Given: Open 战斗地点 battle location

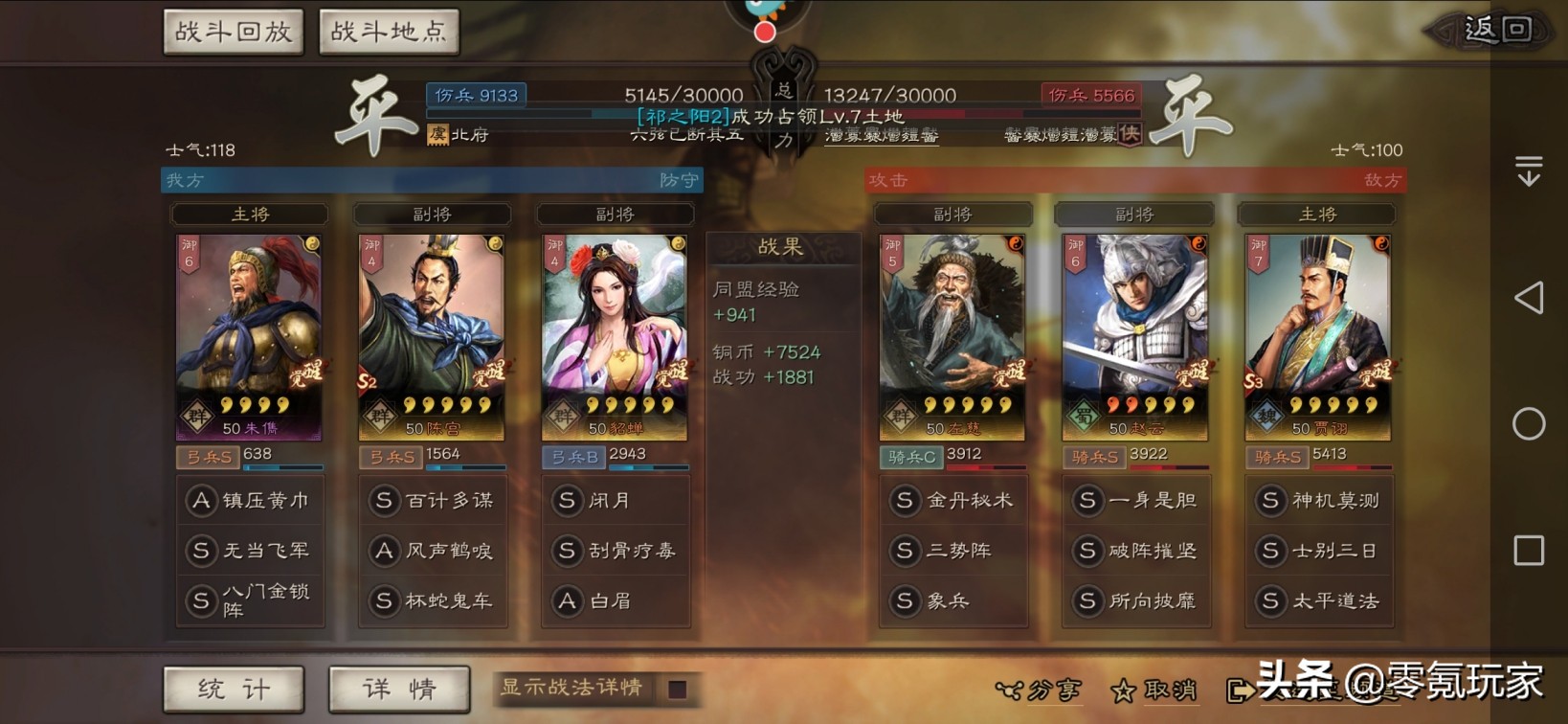Looking at the screenshot, I should 388,31.
